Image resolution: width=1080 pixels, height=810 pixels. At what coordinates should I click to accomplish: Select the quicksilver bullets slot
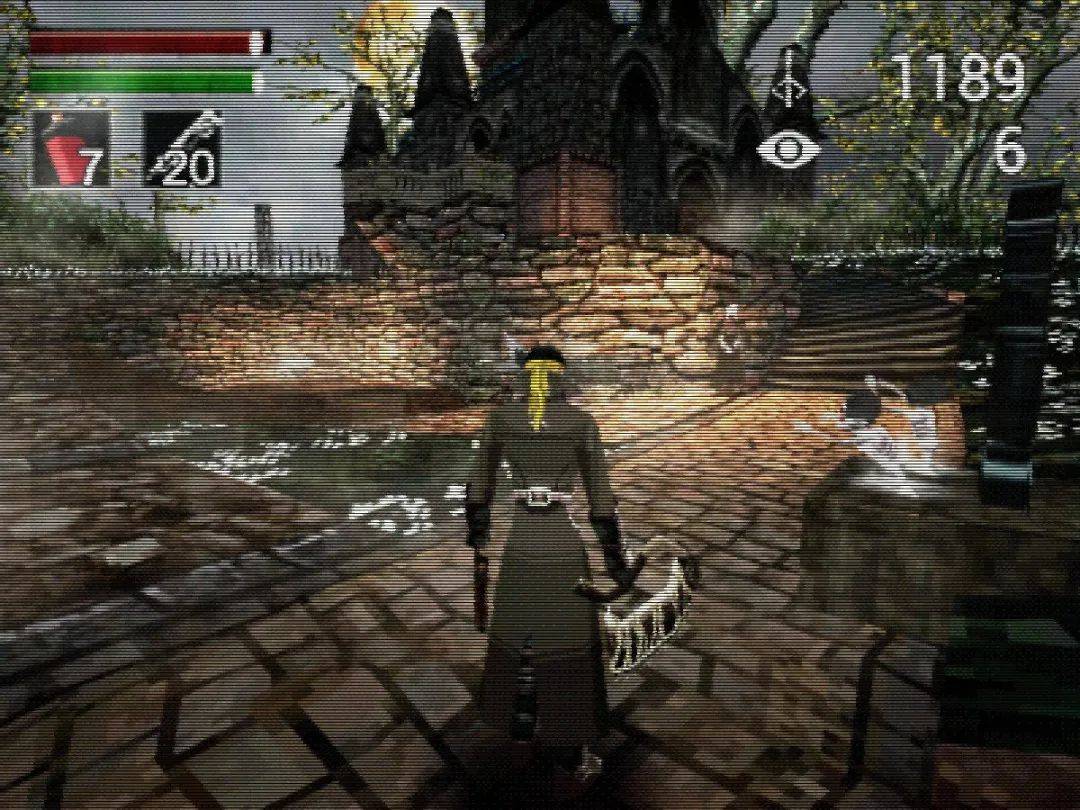click(181, 150)
